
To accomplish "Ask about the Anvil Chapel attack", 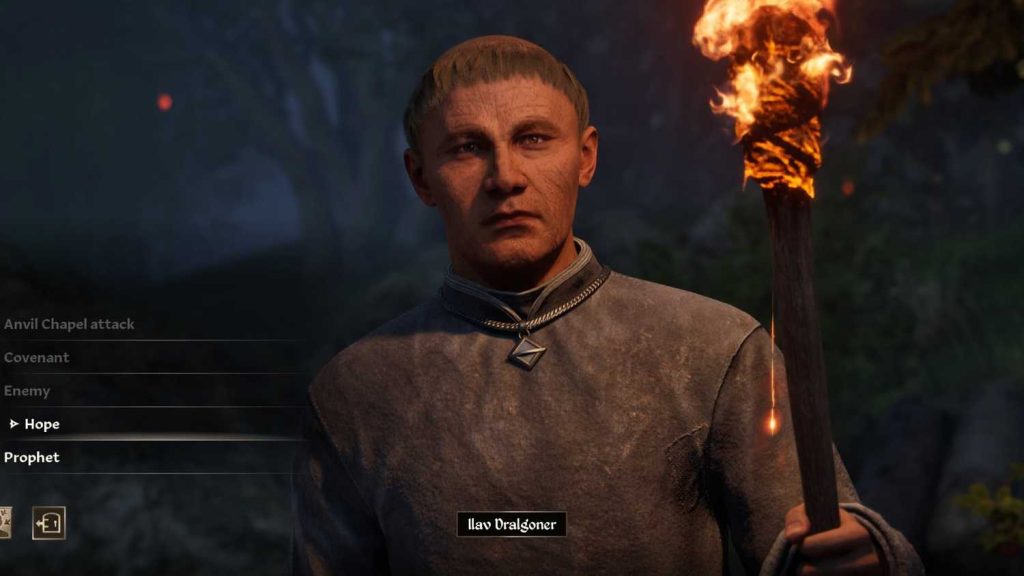I will 69,324.
